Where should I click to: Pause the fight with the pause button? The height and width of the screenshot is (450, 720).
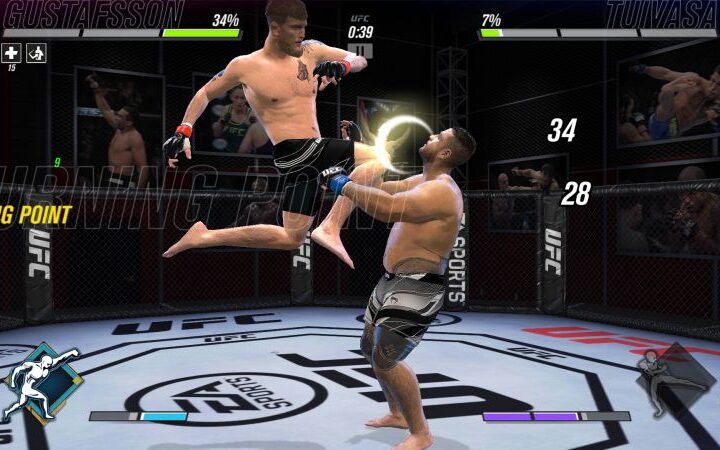[360, 50]
